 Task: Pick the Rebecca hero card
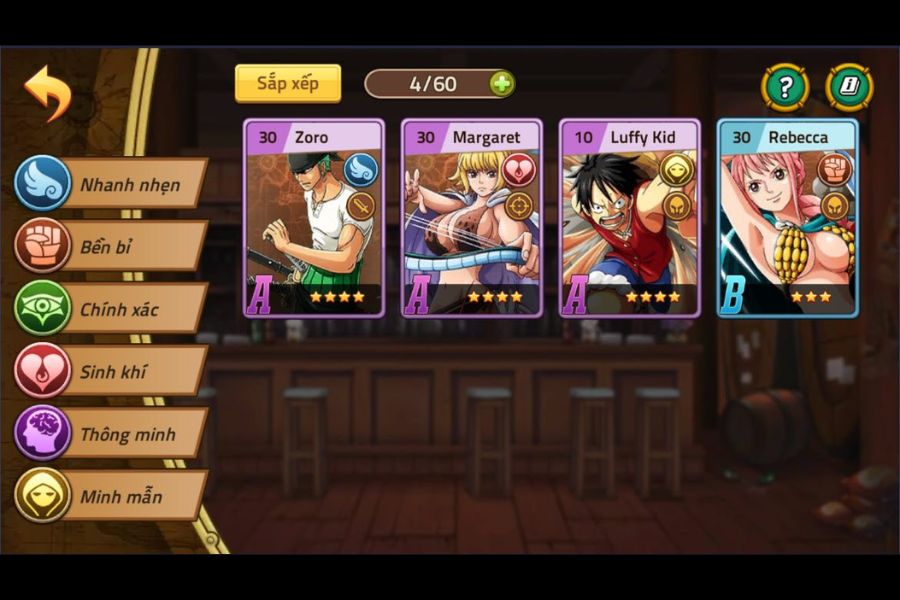tap(787, 219)
